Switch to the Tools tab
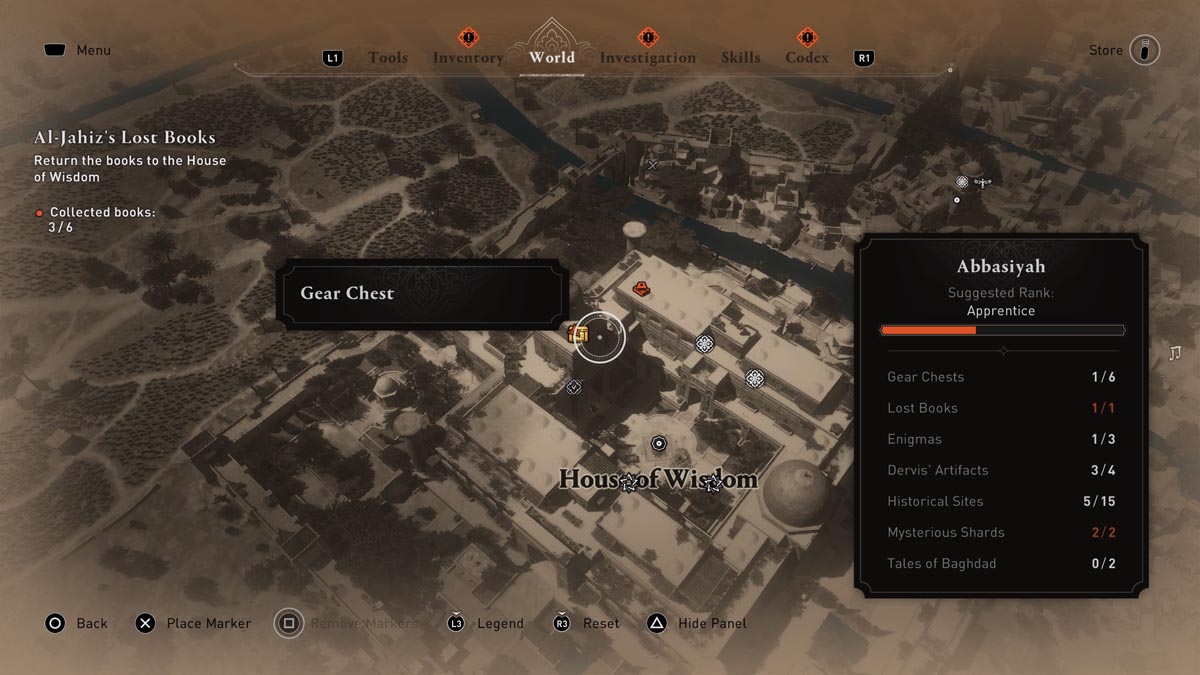Screen dimensions: 1200x675 [387, 58]
